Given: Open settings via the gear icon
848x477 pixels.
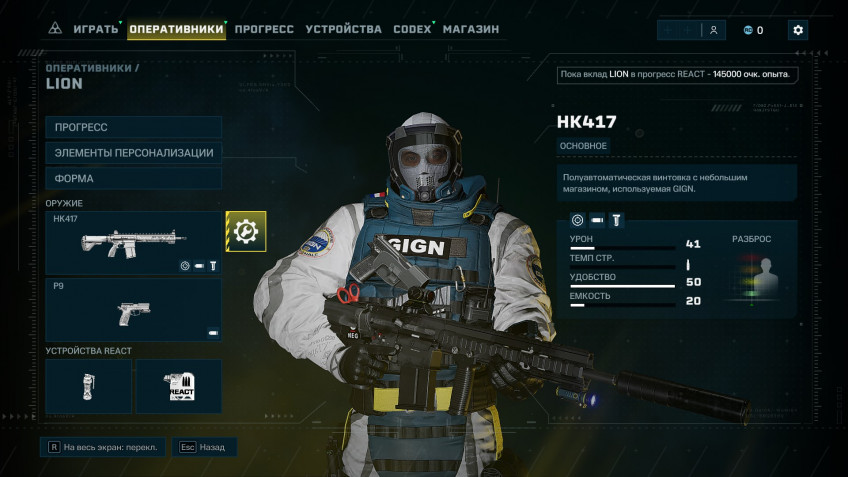Looking at the screenshot, I should pos(797,30).
